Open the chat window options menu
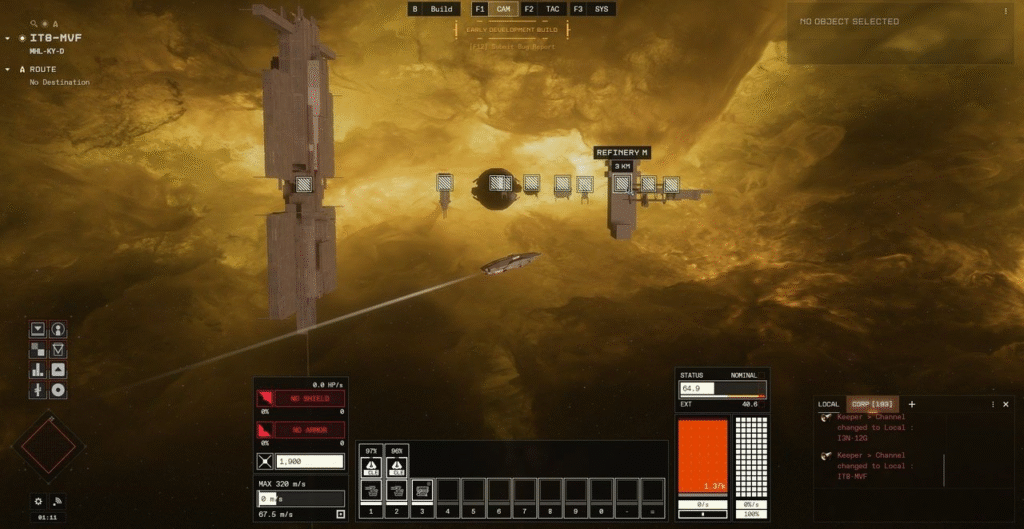1024x529 pixels. (x=993, y=404)
